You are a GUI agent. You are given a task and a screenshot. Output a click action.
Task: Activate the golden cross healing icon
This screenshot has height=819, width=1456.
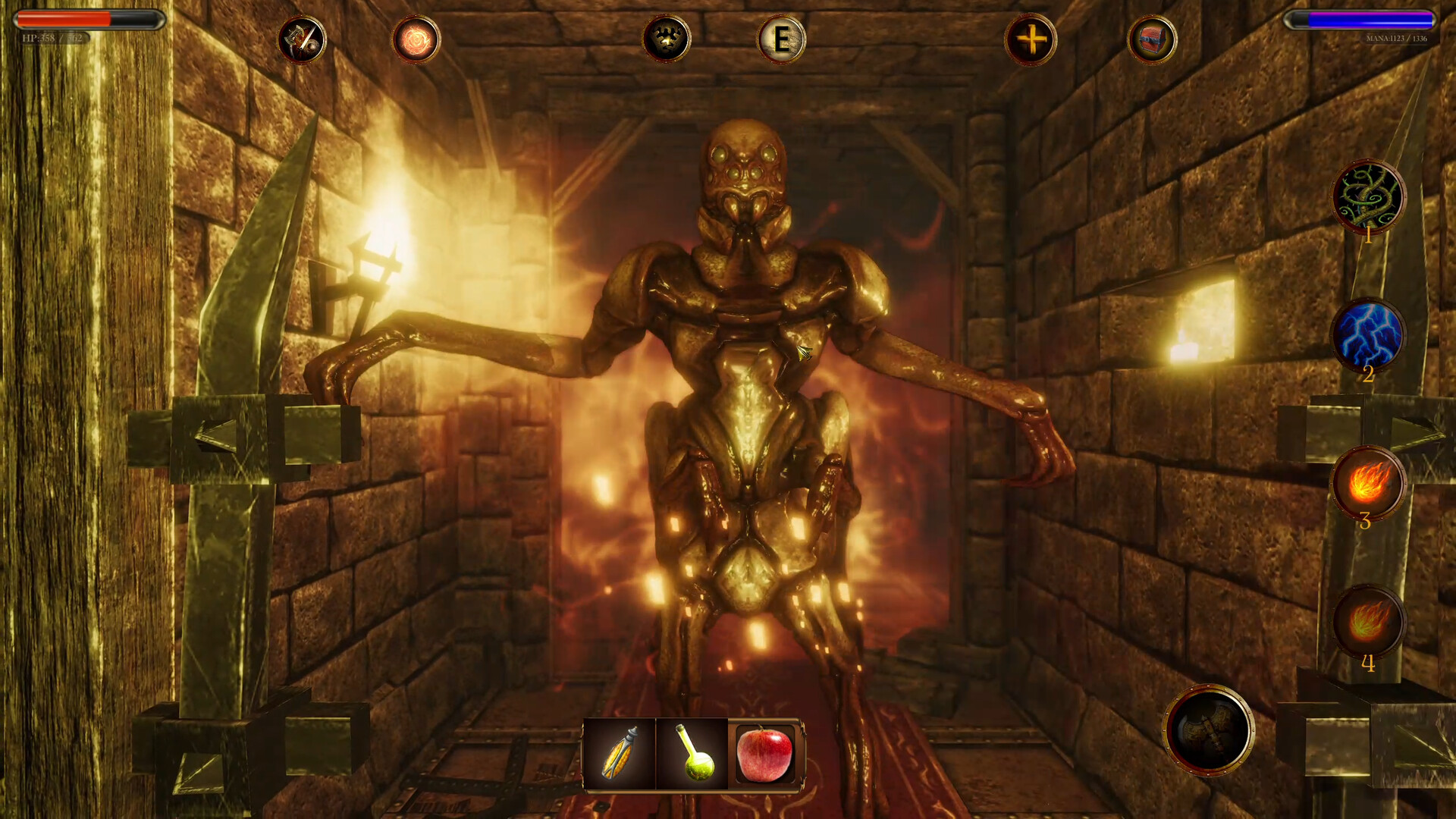tap(1031, 40)
